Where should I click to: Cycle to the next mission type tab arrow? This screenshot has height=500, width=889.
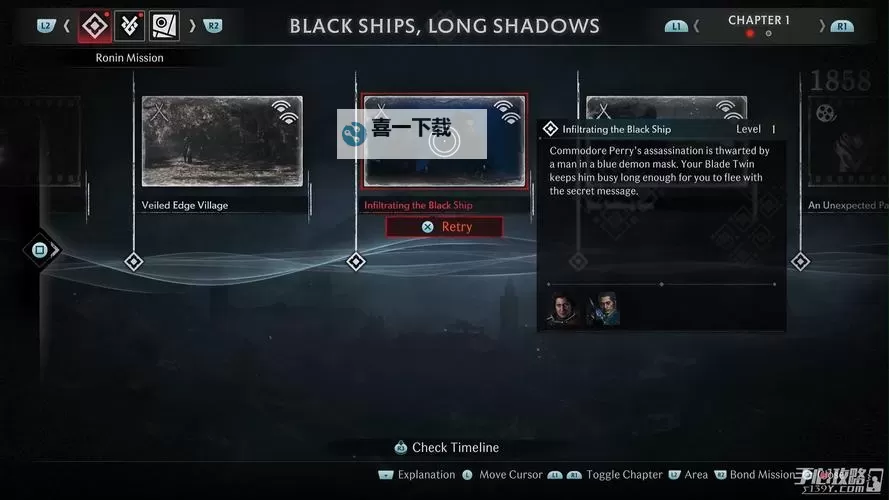tap(192, 25)
